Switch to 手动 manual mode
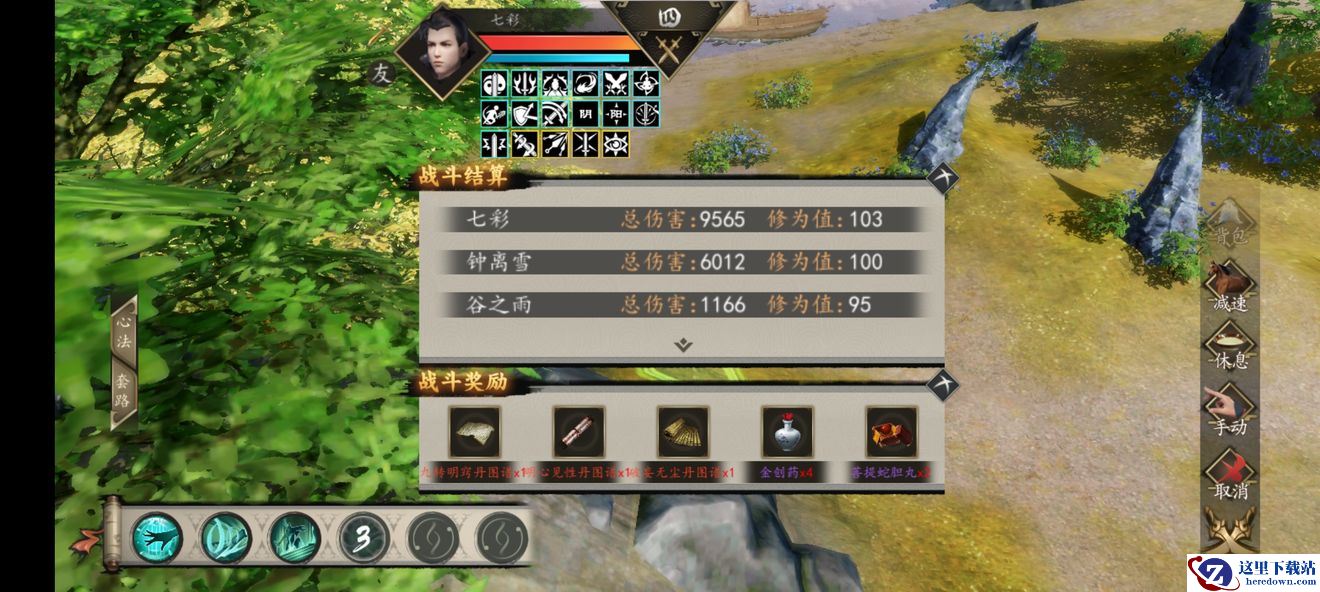 [x=1230, y=412]
